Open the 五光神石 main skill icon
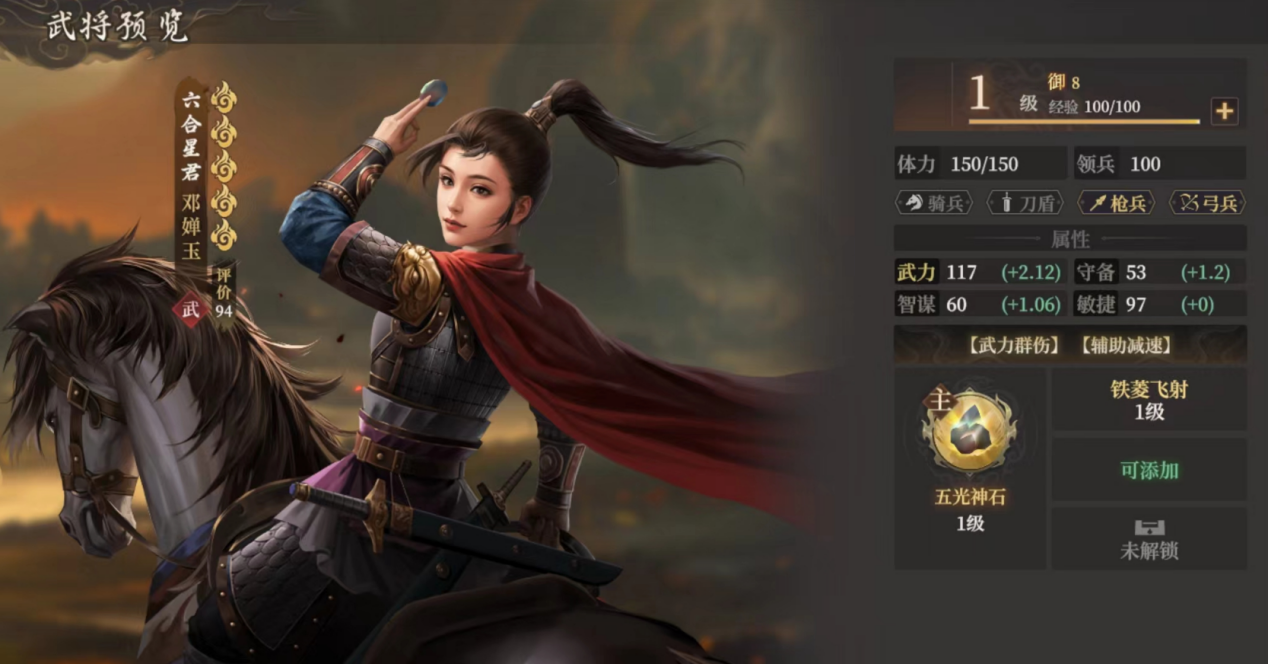This screenshot has height=664, width=1268. [969, 433]
